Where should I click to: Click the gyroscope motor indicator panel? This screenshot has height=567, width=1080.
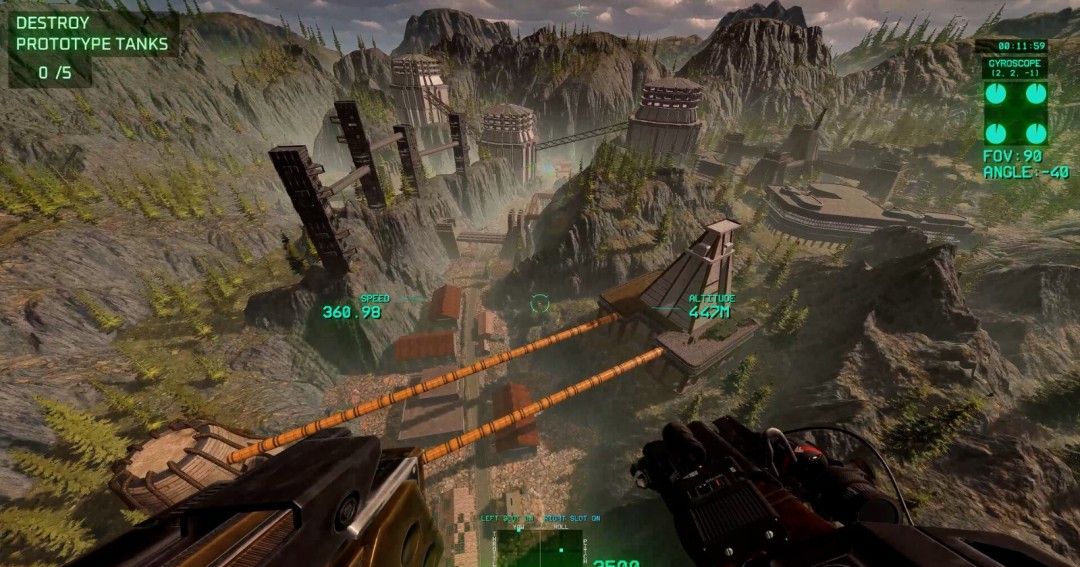(1015, 112)
